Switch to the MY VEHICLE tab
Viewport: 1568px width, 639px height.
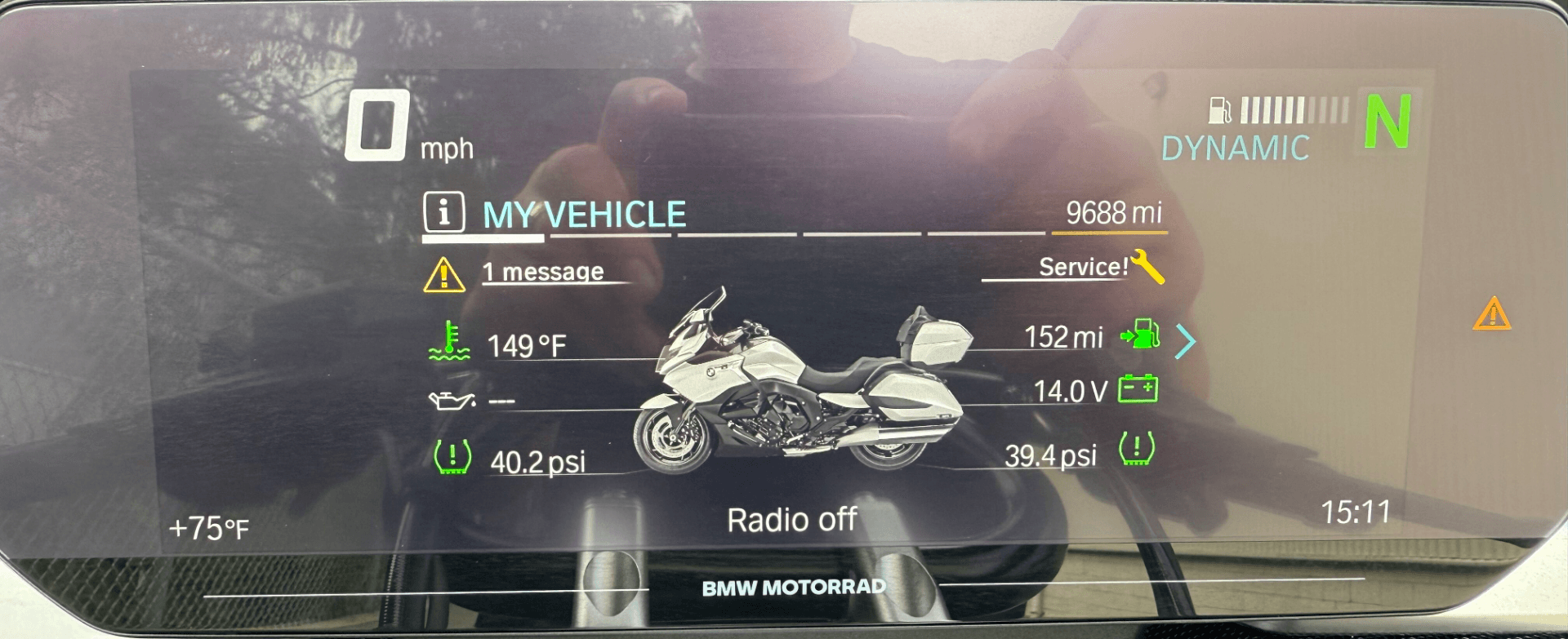583,213
